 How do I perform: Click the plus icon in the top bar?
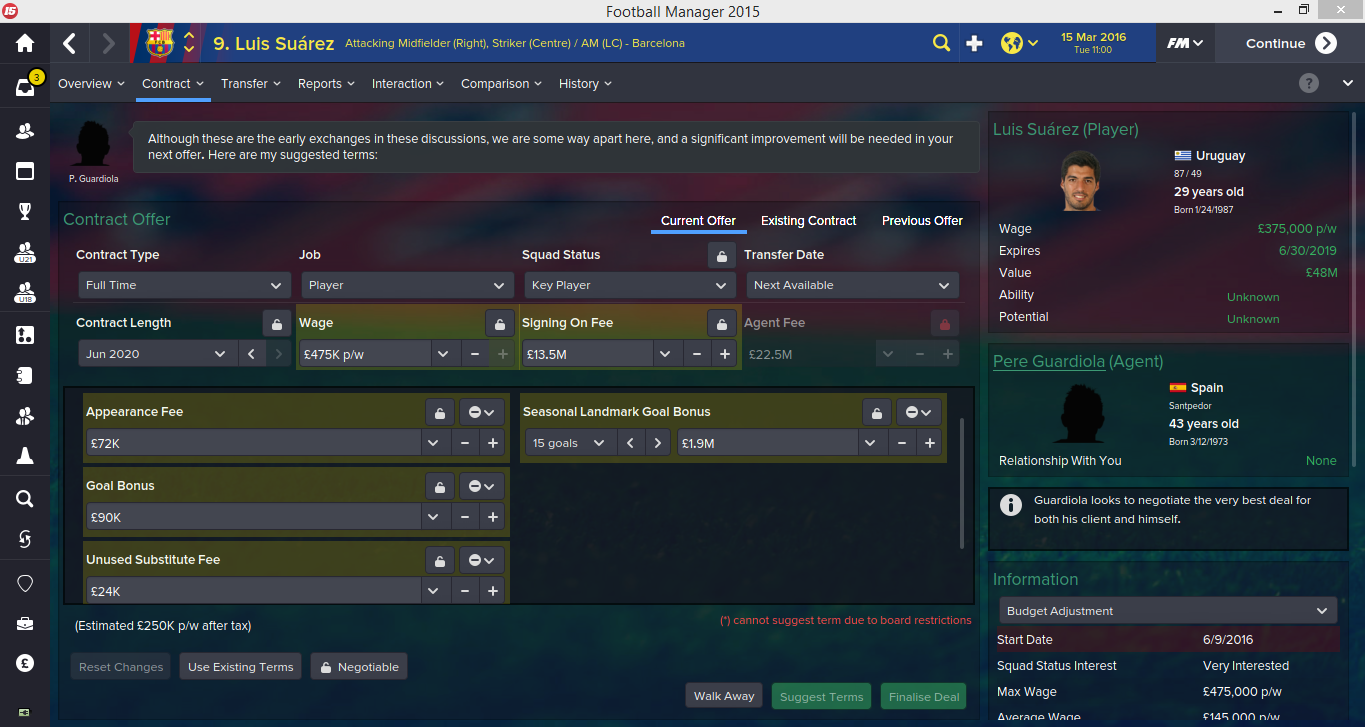[x=975, y=43]
